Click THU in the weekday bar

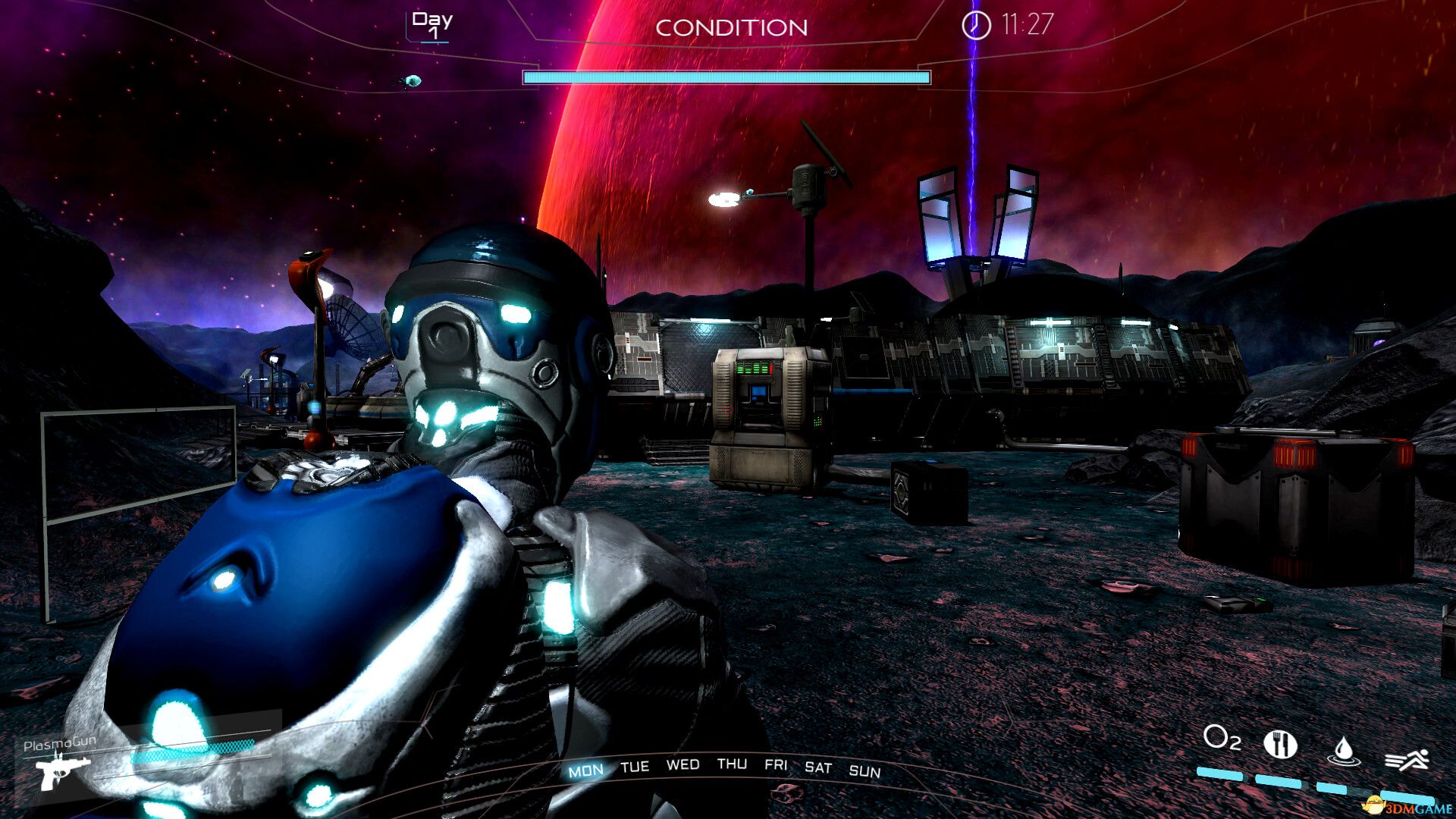pyautogui.click(x=732, y=764)
